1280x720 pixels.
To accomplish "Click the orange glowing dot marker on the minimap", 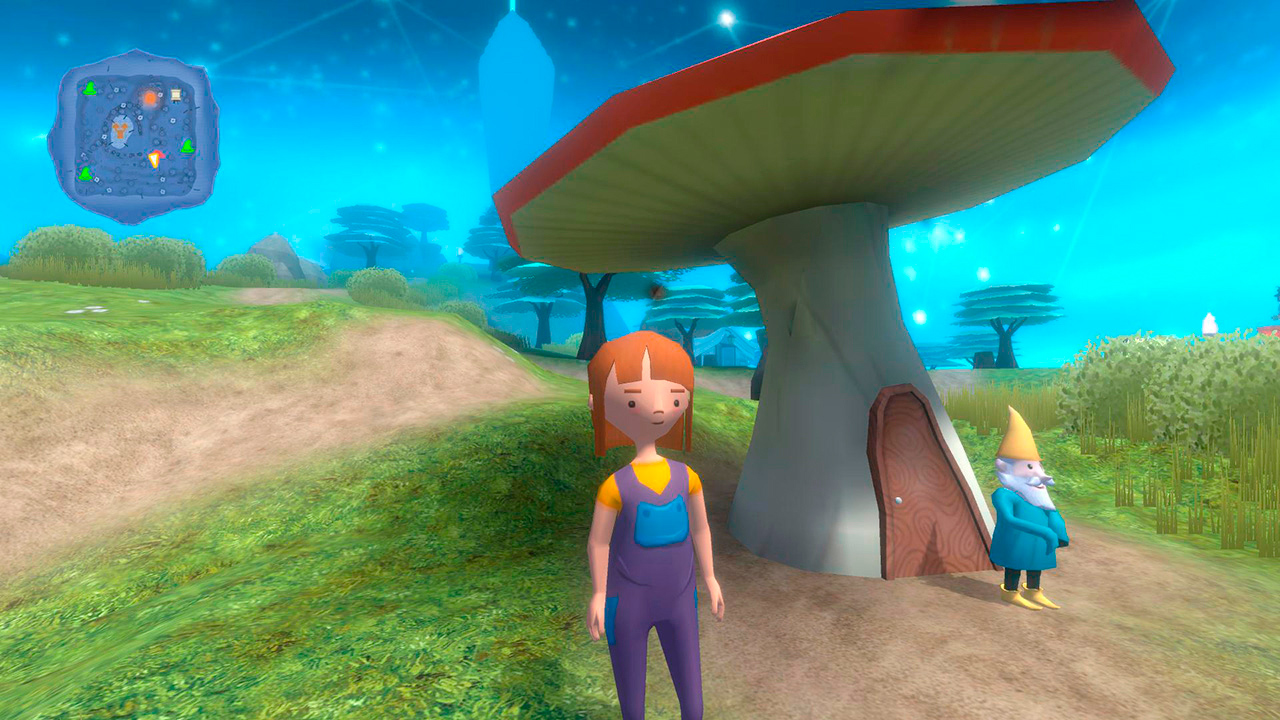I will 150,97.
